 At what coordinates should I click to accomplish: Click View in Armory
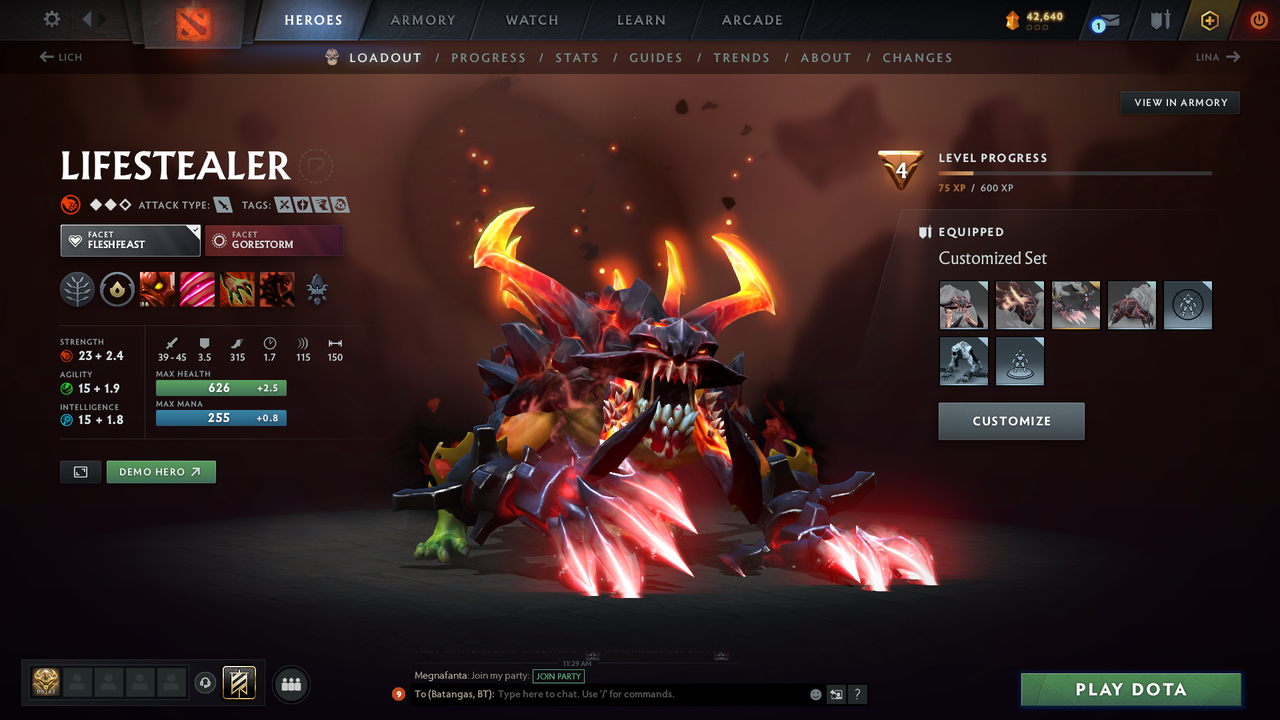1180,102
